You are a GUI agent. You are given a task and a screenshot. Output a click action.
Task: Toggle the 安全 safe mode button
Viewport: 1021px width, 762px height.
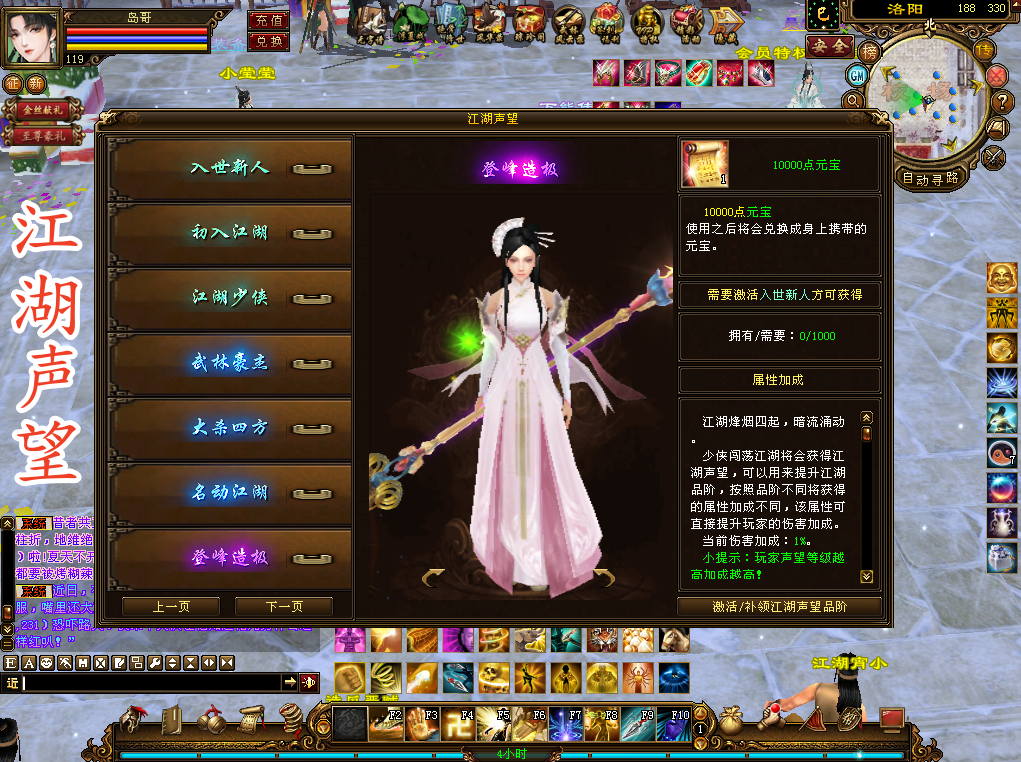coord(829,46)
